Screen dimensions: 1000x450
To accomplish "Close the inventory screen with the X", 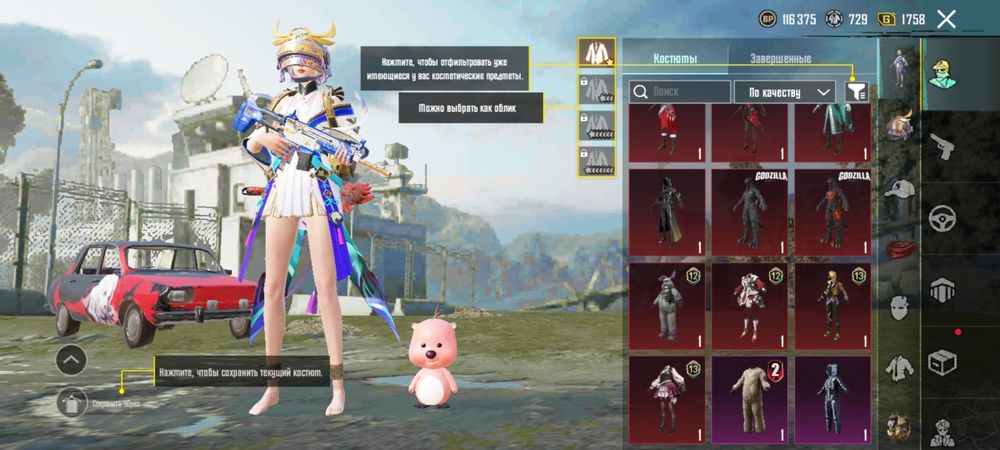I will 946,18.
